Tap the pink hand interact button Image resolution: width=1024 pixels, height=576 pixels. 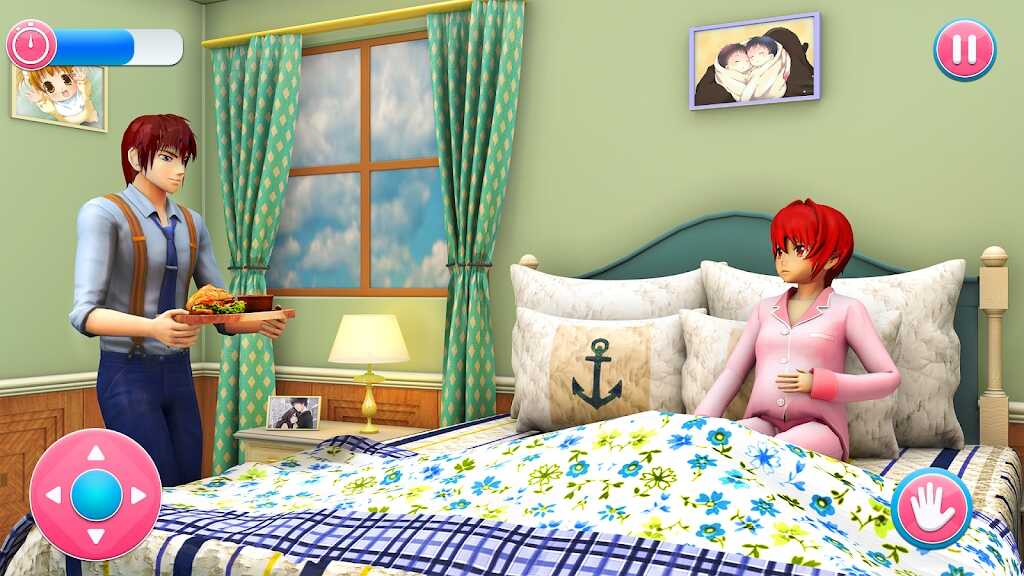click(x=932, y=508)
